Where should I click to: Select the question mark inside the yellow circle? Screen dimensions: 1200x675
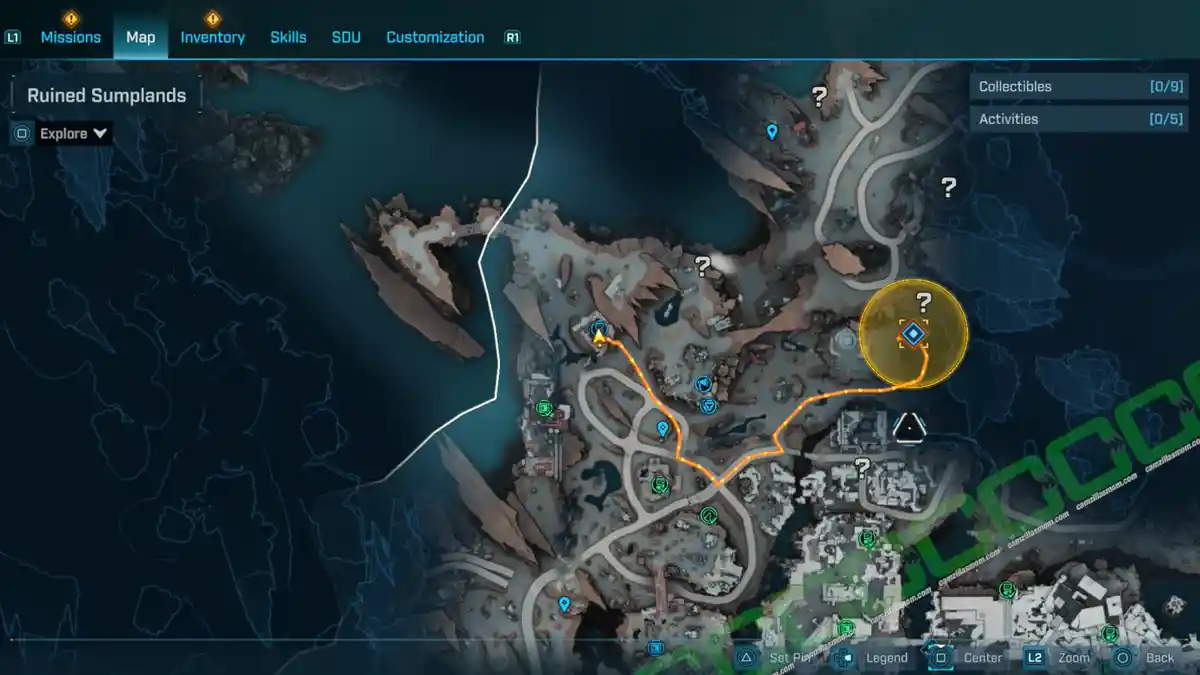coord(924,303)
